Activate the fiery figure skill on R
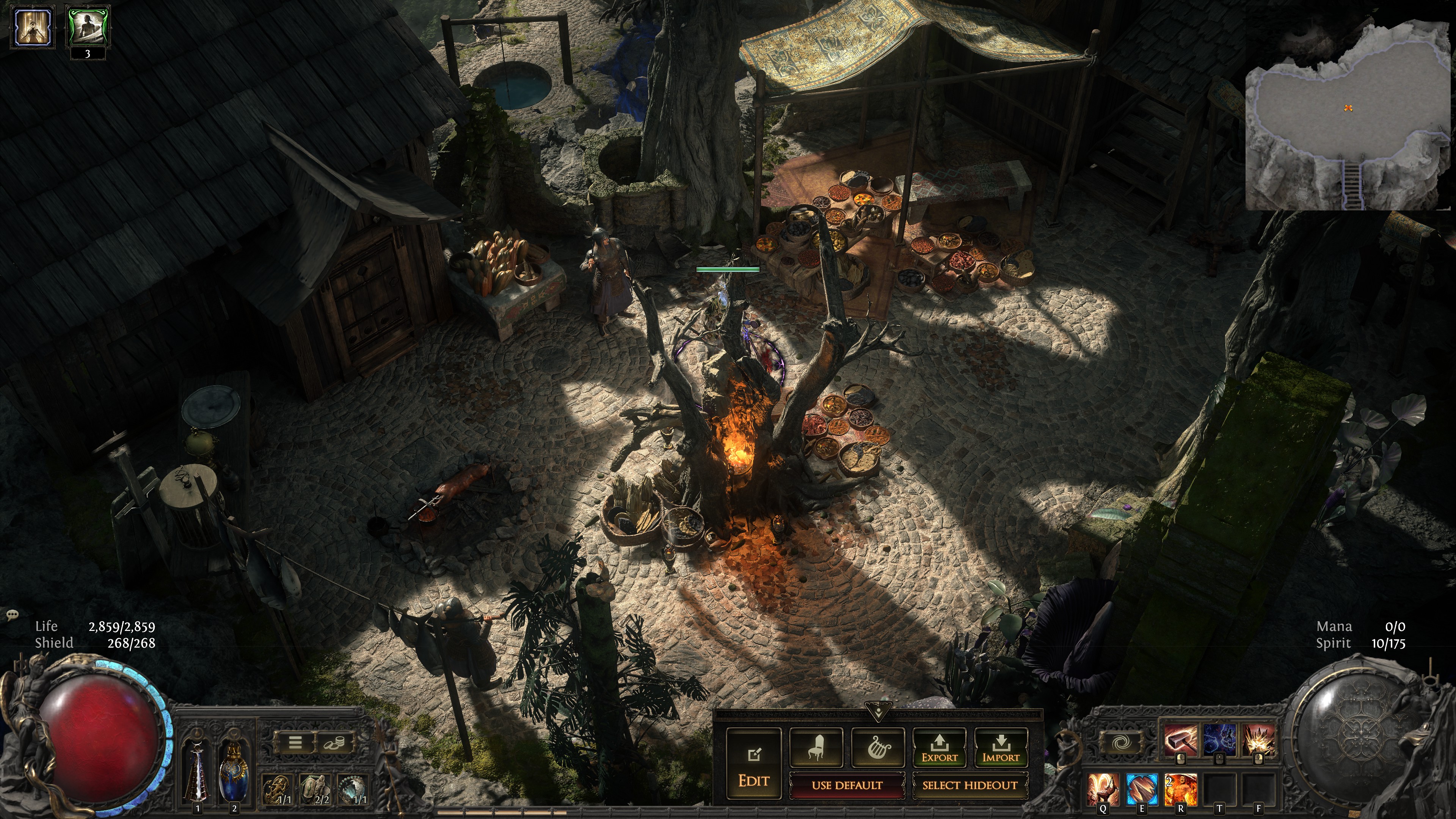 [x=1180, y=789]
